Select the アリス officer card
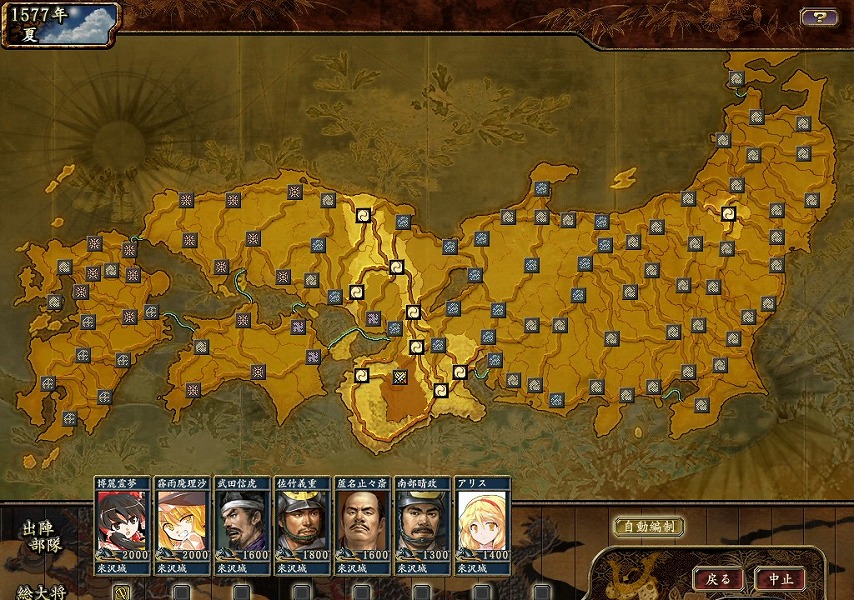 click(x=482, y=525)
